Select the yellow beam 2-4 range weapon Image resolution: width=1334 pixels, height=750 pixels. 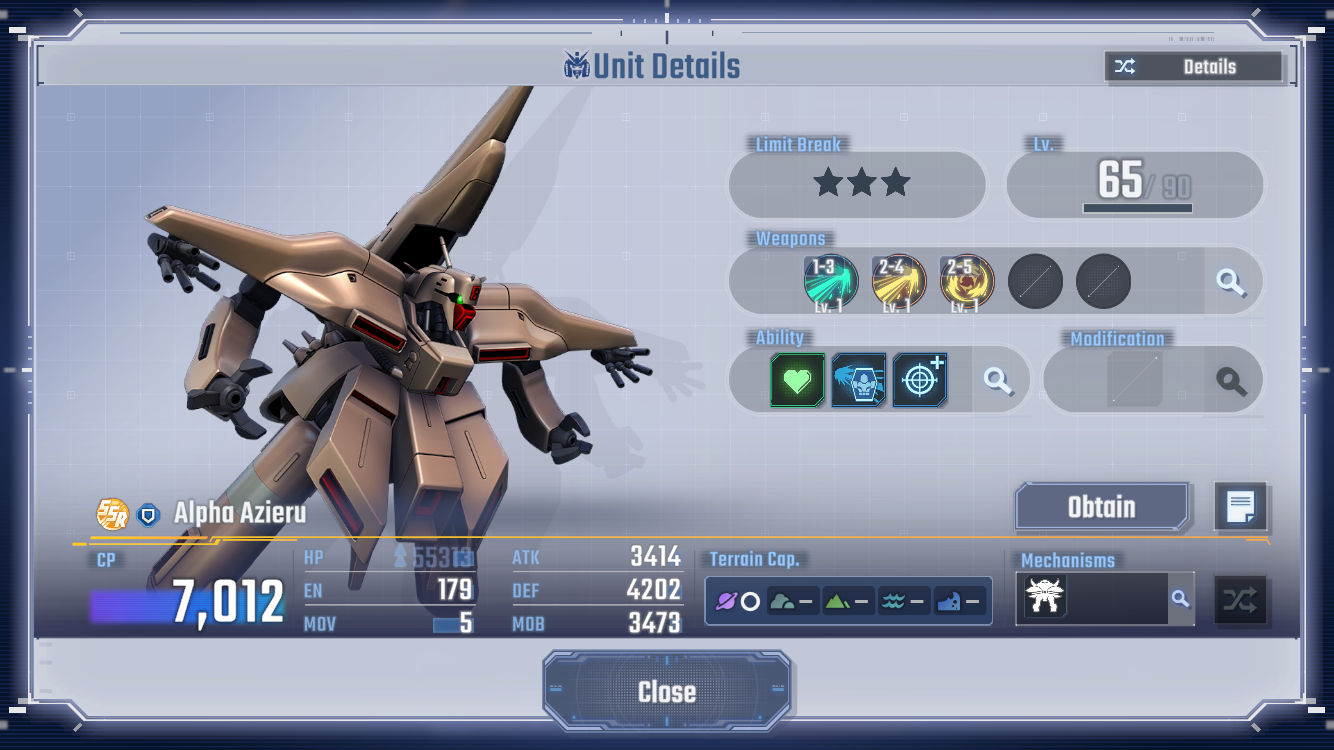tap(898, 281)
